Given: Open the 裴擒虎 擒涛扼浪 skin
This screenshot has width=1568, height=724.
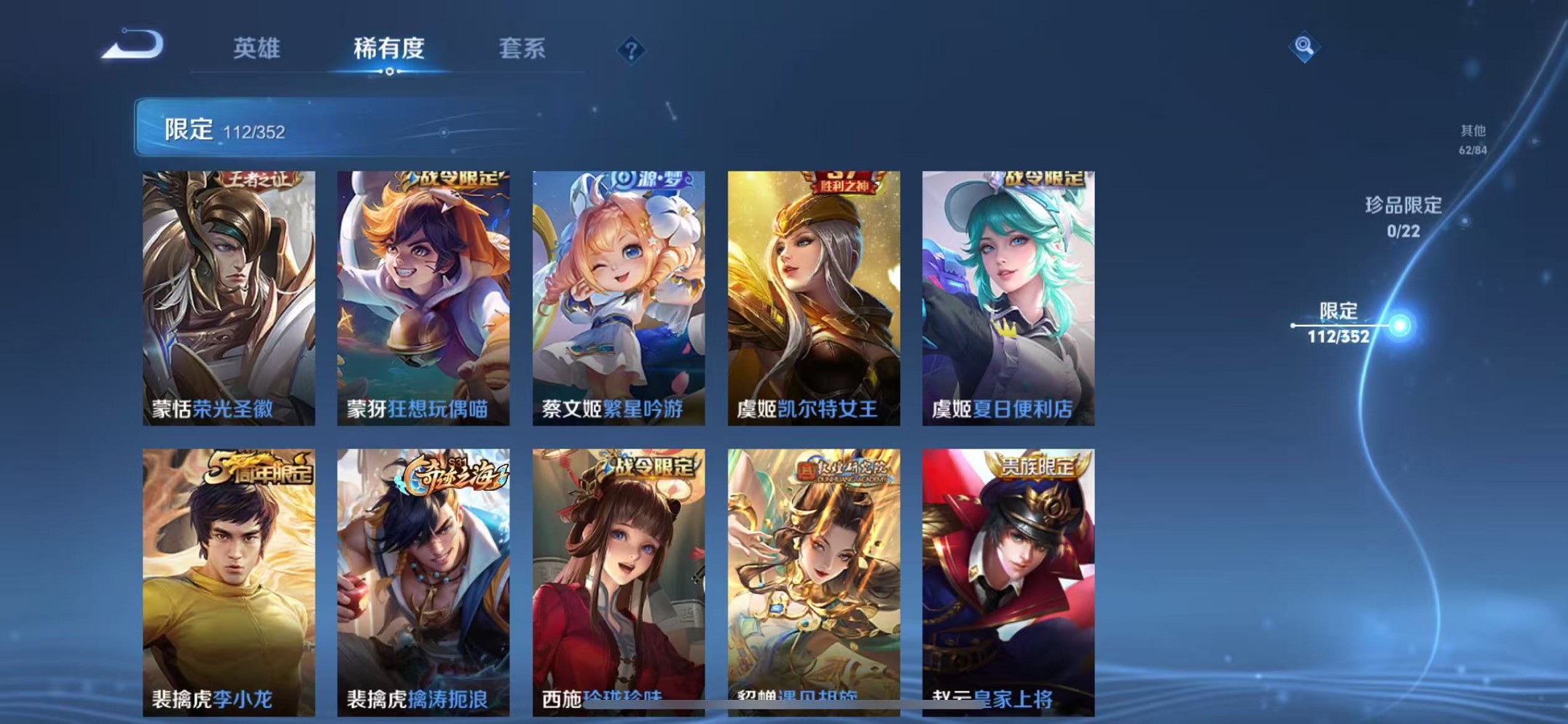Looking at the screenshot, I should tap(422, 575).
